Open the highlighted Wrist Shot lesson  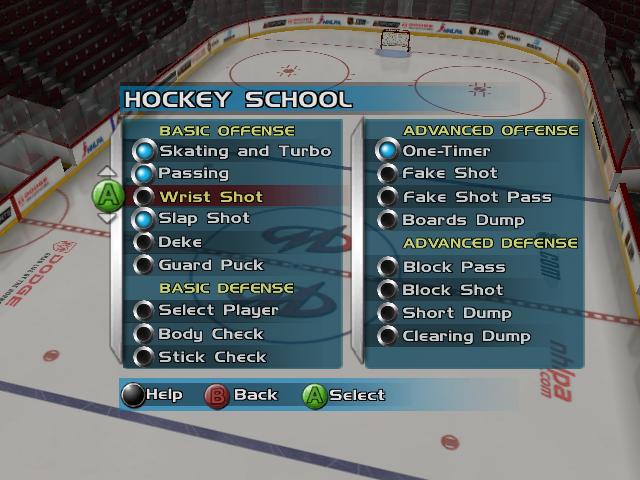(x=211, y=197)
